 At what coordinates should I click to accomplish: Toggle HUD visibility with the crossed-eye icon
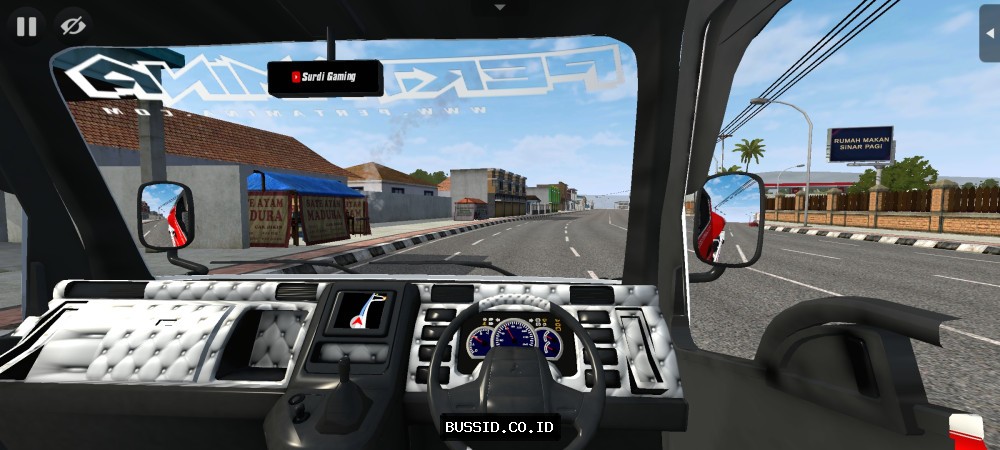[x=71, y=26]
